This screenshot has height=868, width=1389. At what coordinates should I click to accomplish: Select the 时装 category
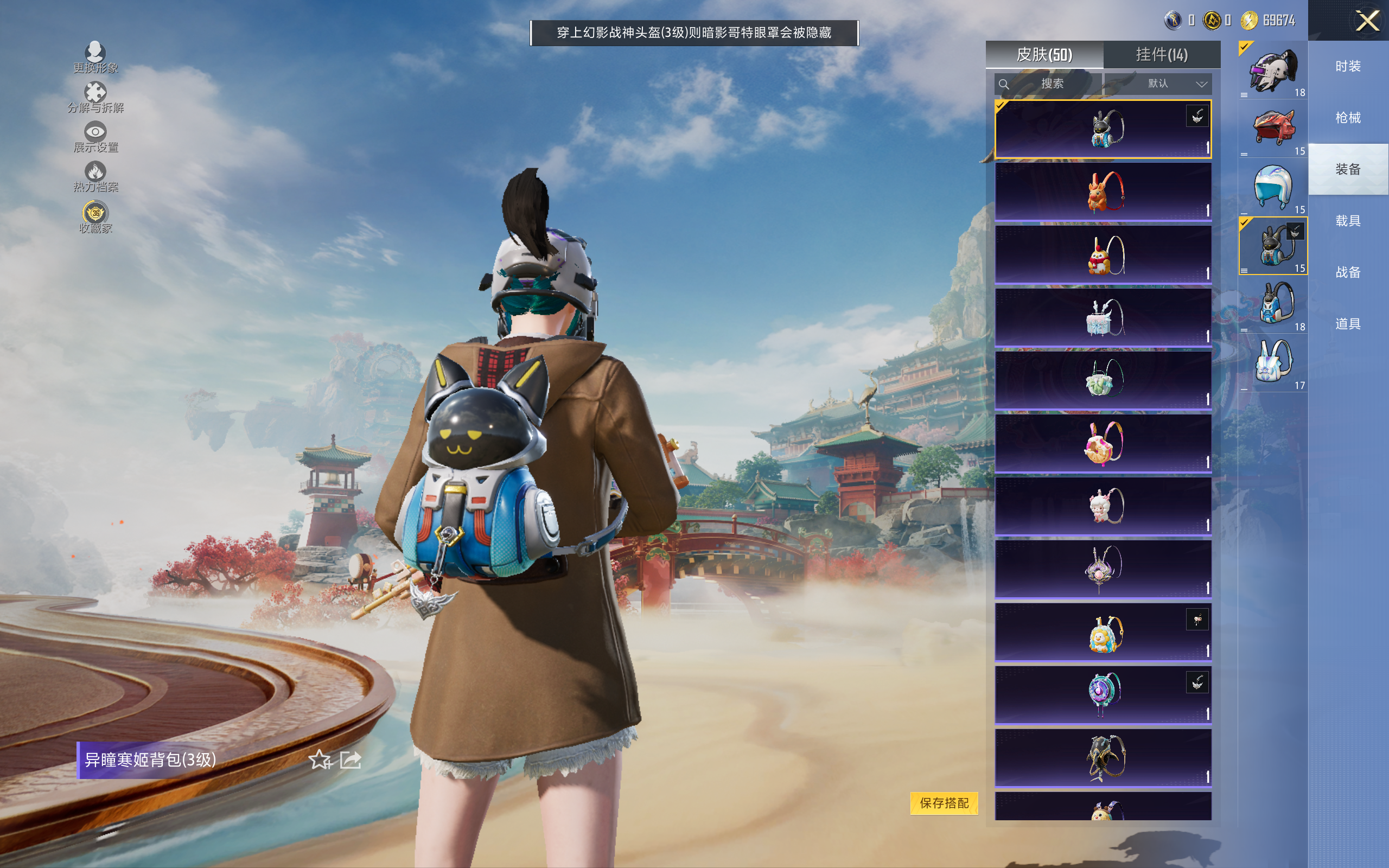point(1348,67)
